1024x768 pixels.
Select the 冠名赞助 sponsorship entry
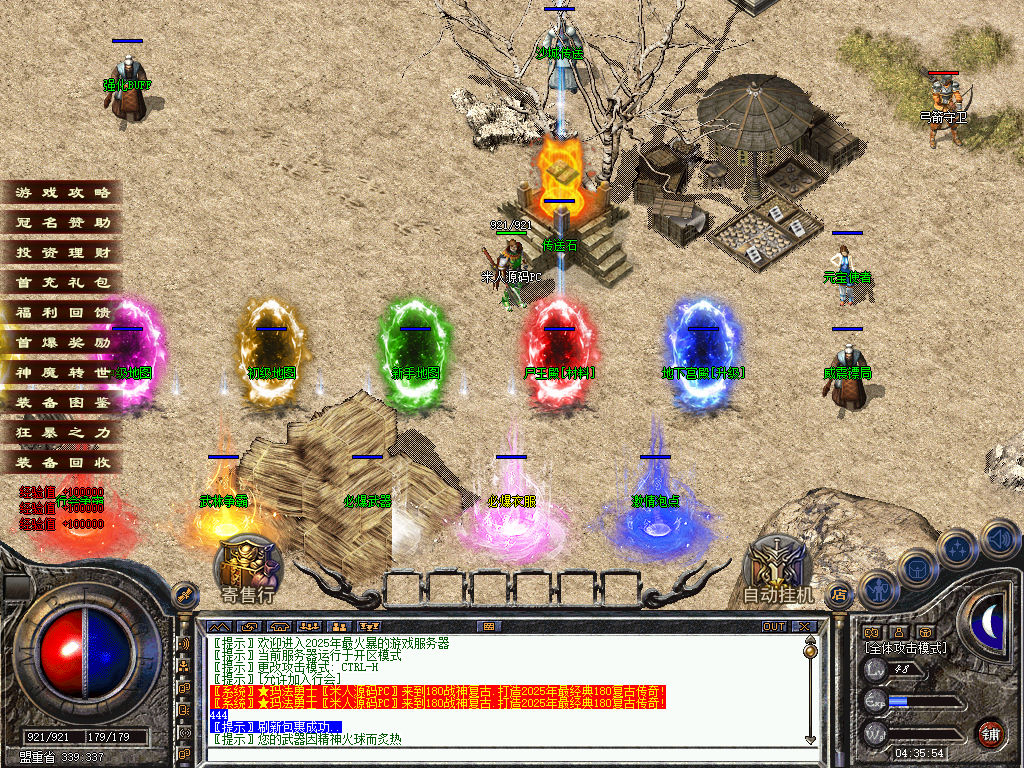click(x=62, y=223)
